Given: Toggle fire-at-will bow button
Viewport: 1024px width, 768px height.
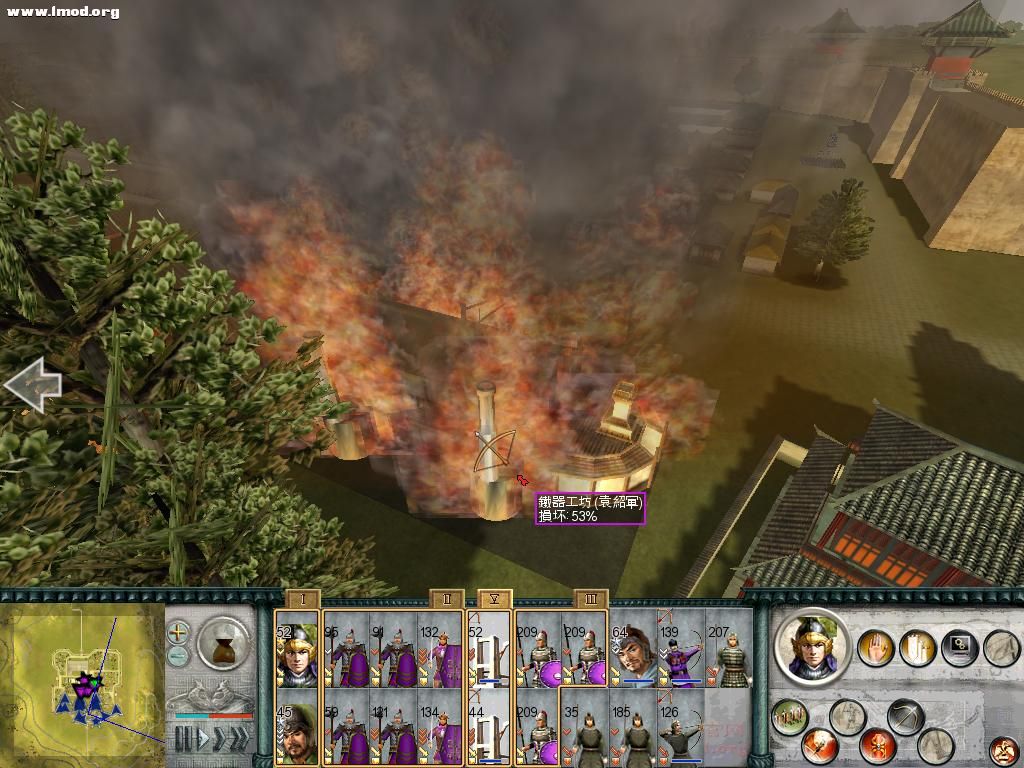Looking at the screenshot, I should 904,717.
